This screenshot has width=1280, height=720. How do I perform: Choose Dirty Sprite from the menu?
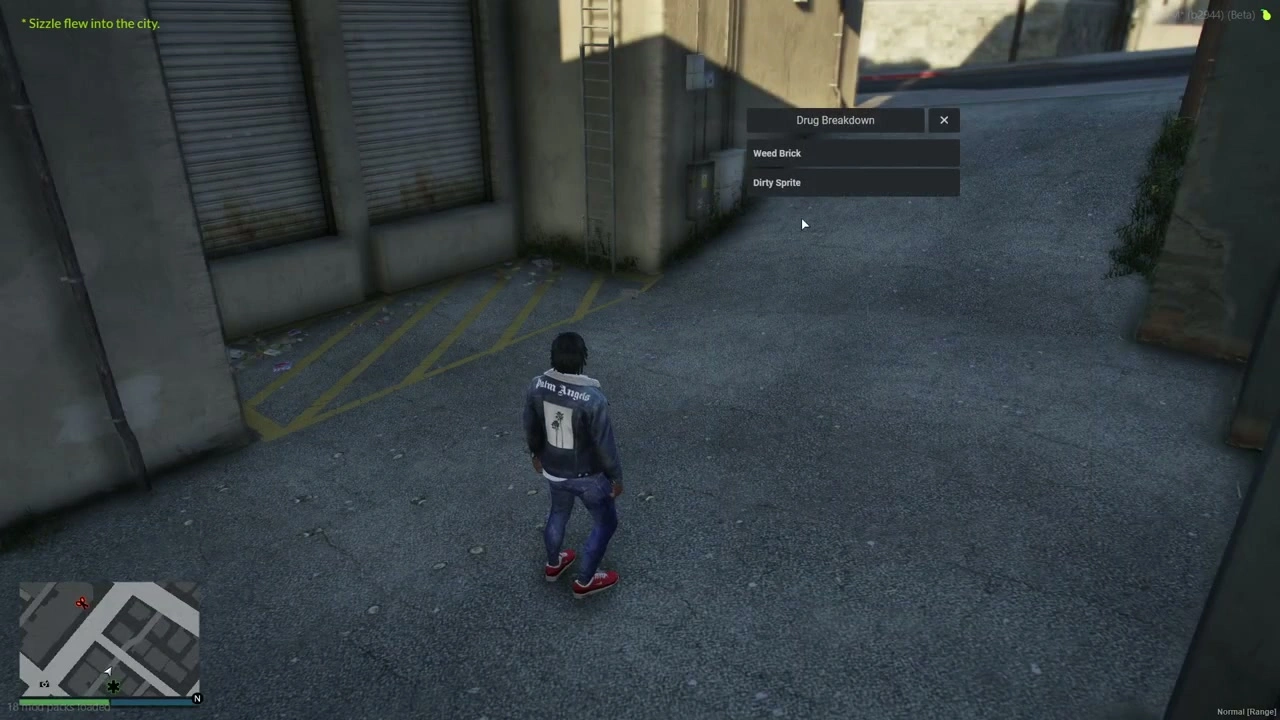[x=852, y=183]
